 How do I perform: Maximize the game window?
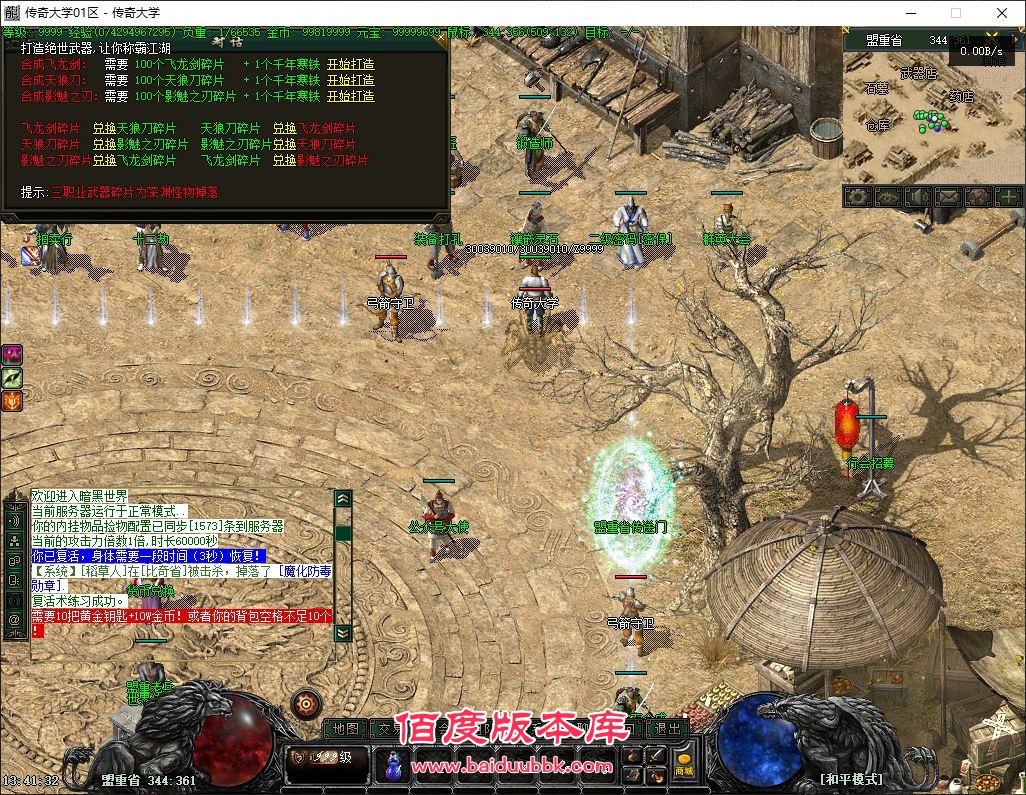(955, 13)
